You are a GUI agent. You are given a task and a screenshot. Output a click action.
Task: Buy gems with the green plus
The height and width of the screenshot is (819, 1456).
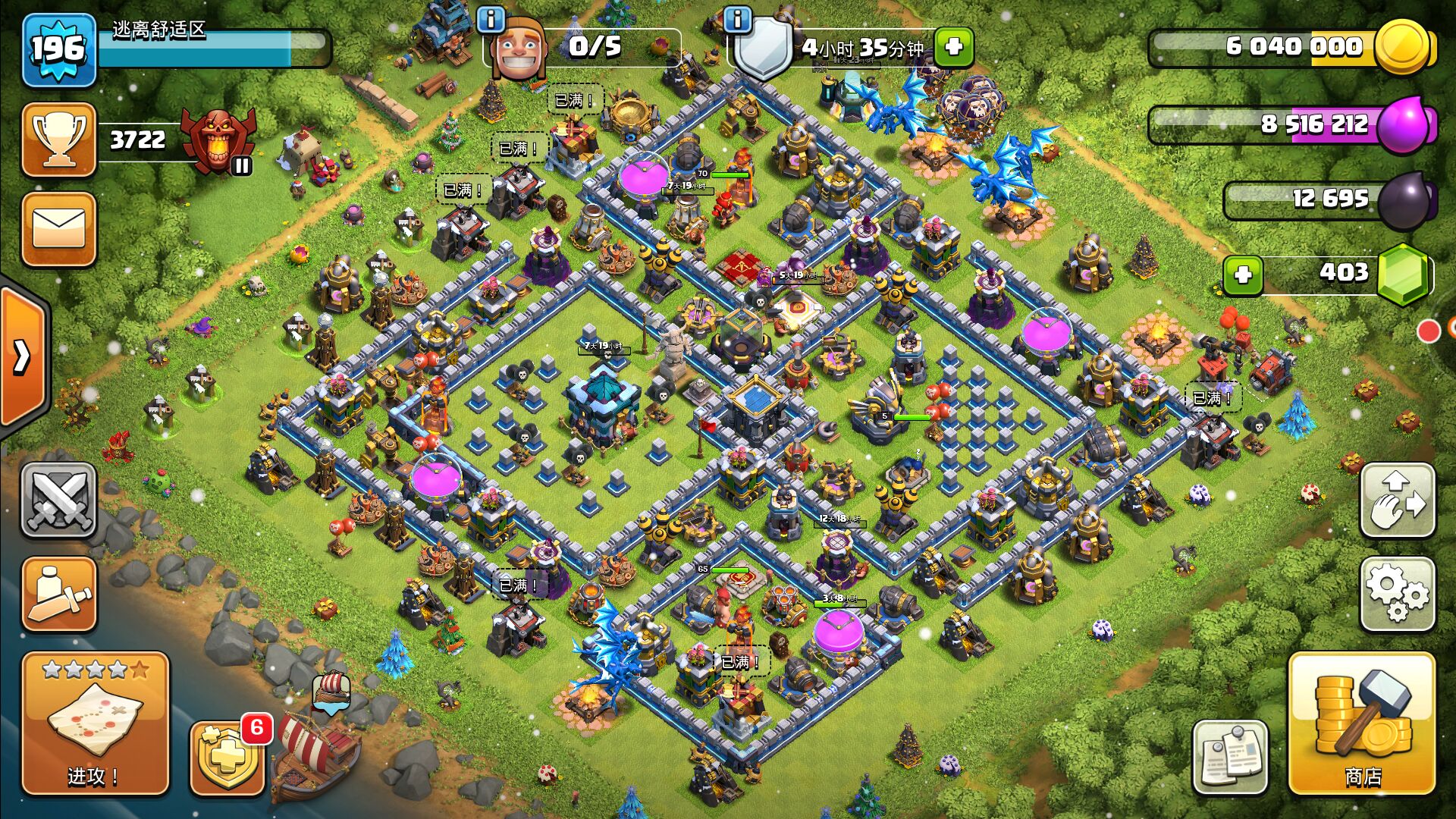coord(1243,275)
